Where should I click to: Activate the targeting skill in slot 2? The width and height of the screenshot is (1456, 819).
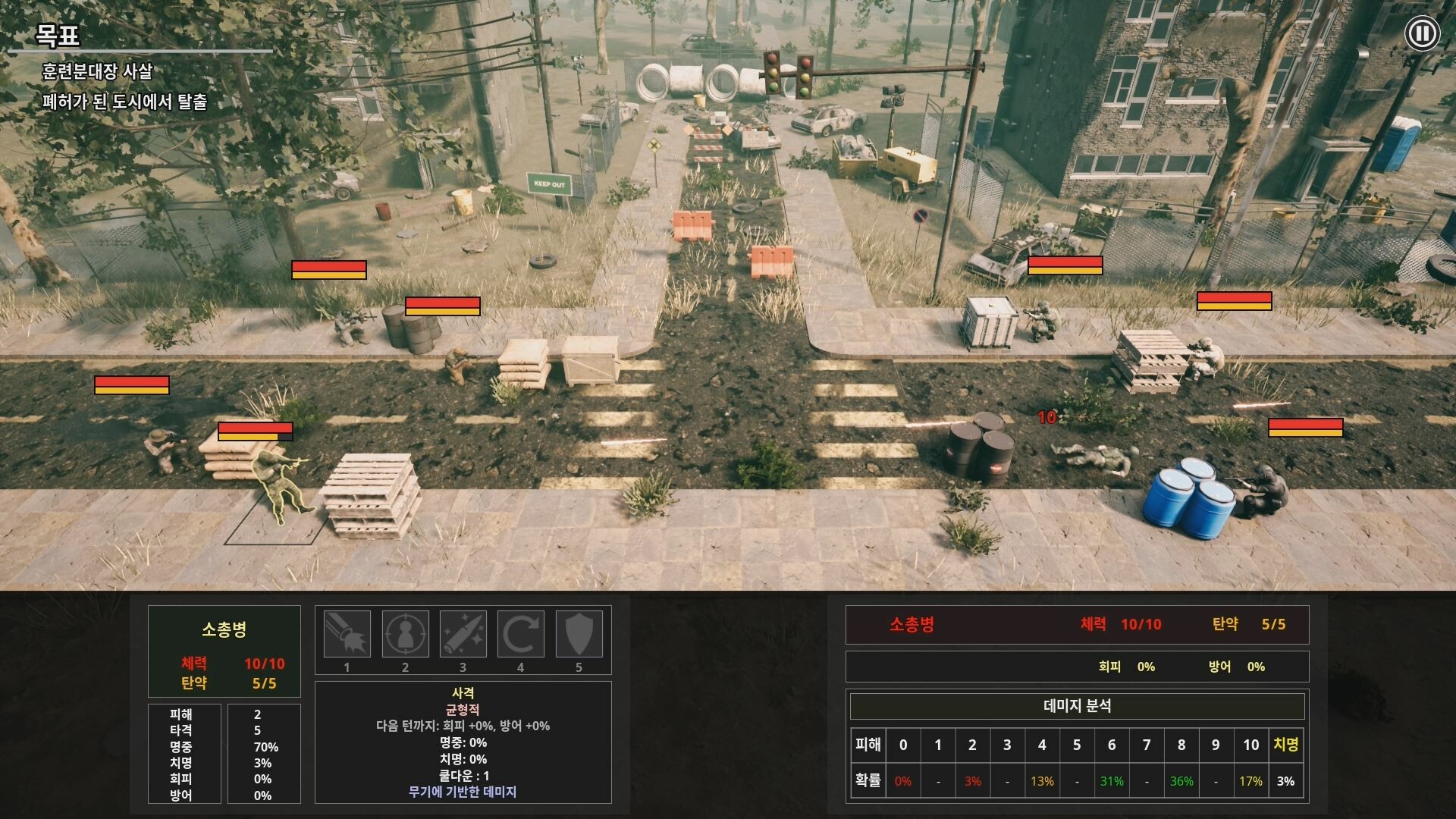406,634
